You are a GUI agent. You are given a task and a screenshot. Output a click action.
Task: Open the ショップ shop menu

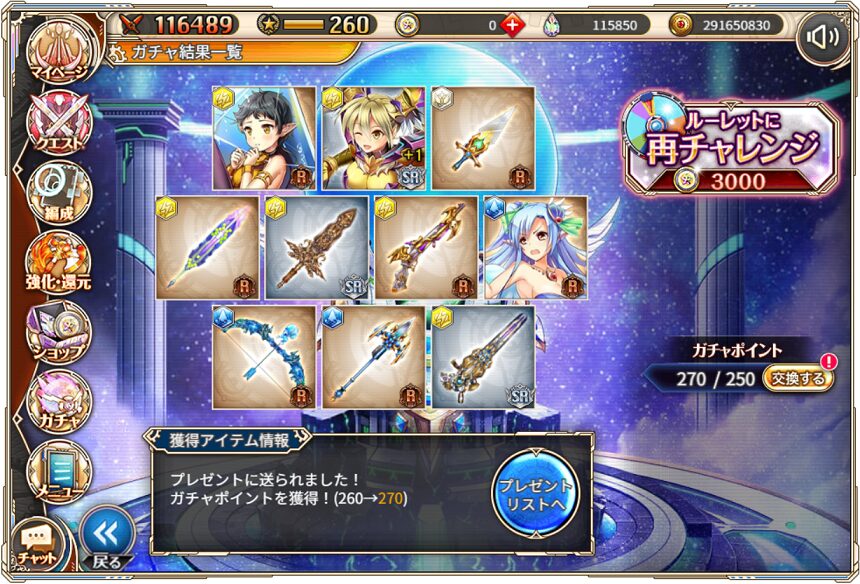pos(60,330)
